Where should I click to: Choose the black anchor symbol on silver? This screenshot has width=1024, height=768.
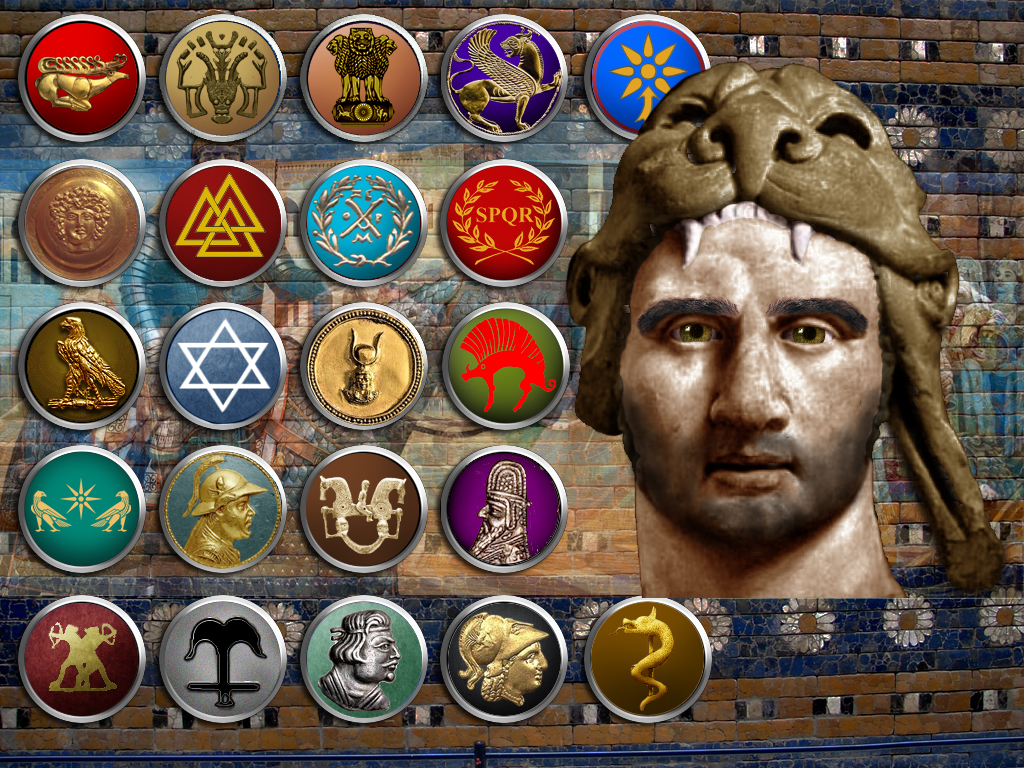223,659
